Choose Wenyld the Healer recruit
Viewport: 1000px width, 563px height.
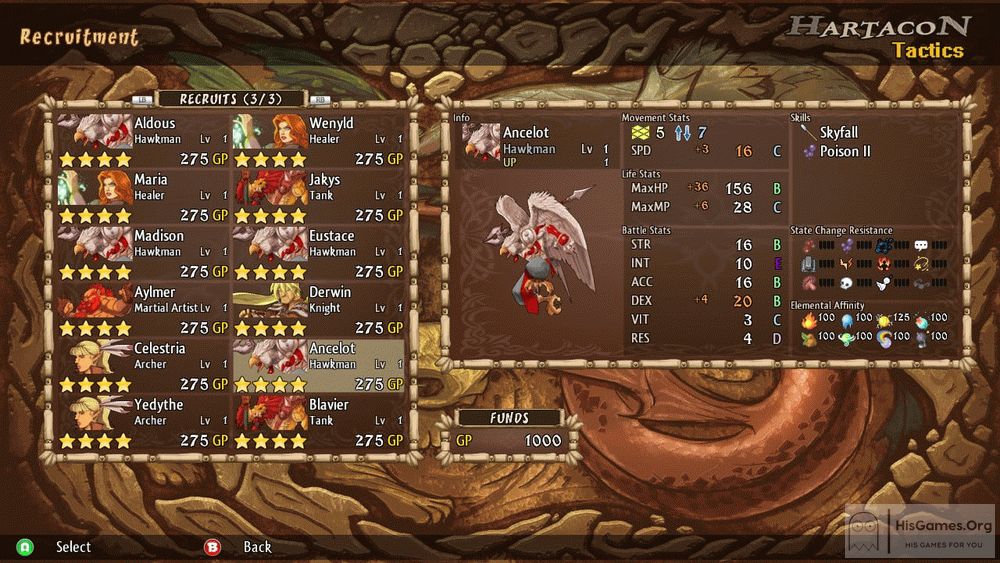(x=319, y=141)
